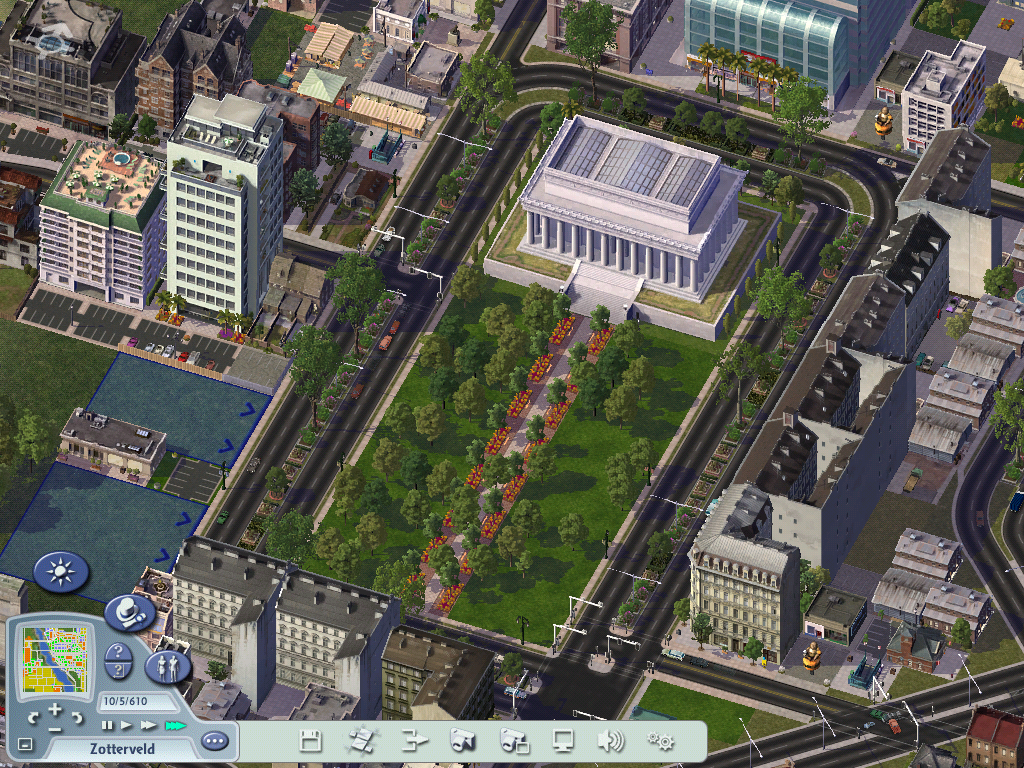Open audio options via the speaker icon

610,741
